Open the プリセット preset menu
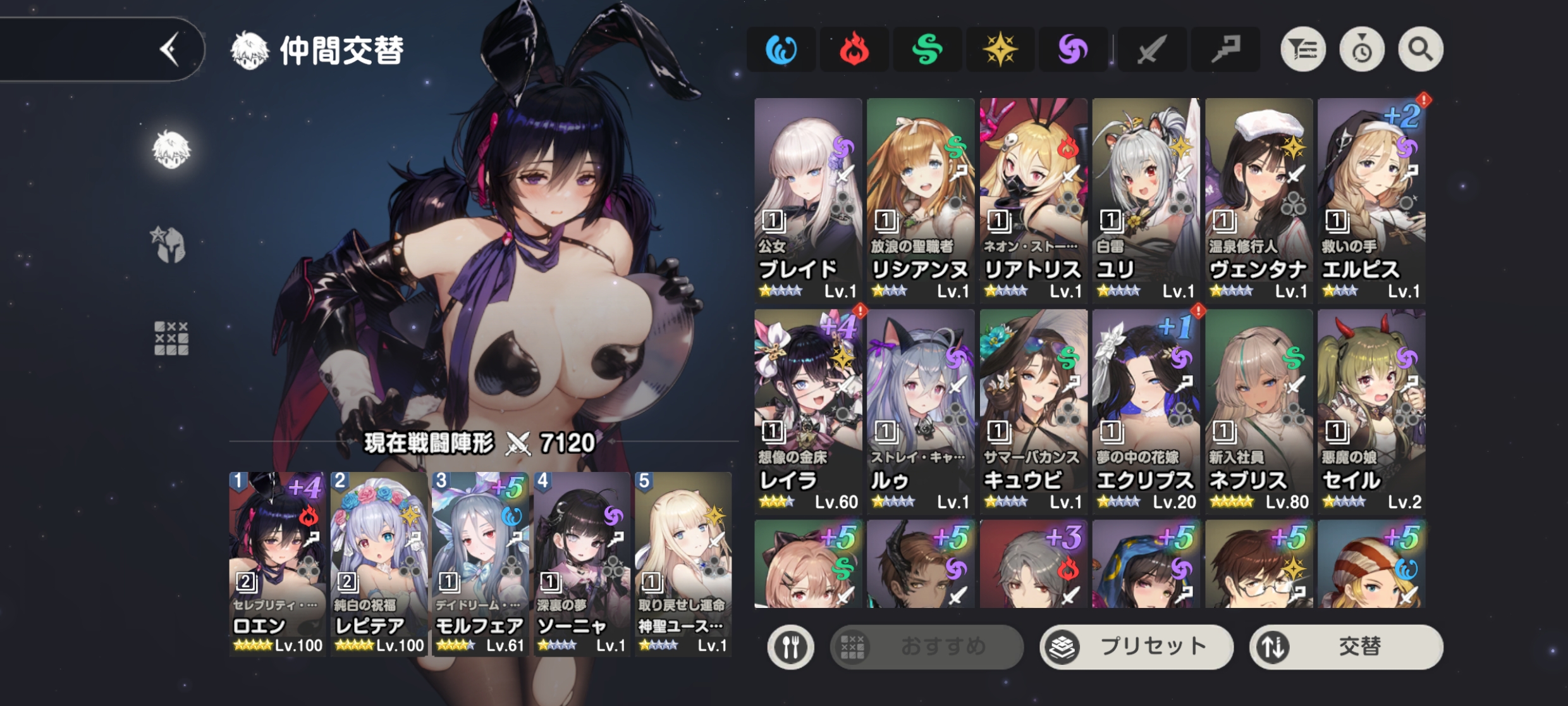Image resolution: width=1568 pixels, height=706 pixels. pos(1136,647)
